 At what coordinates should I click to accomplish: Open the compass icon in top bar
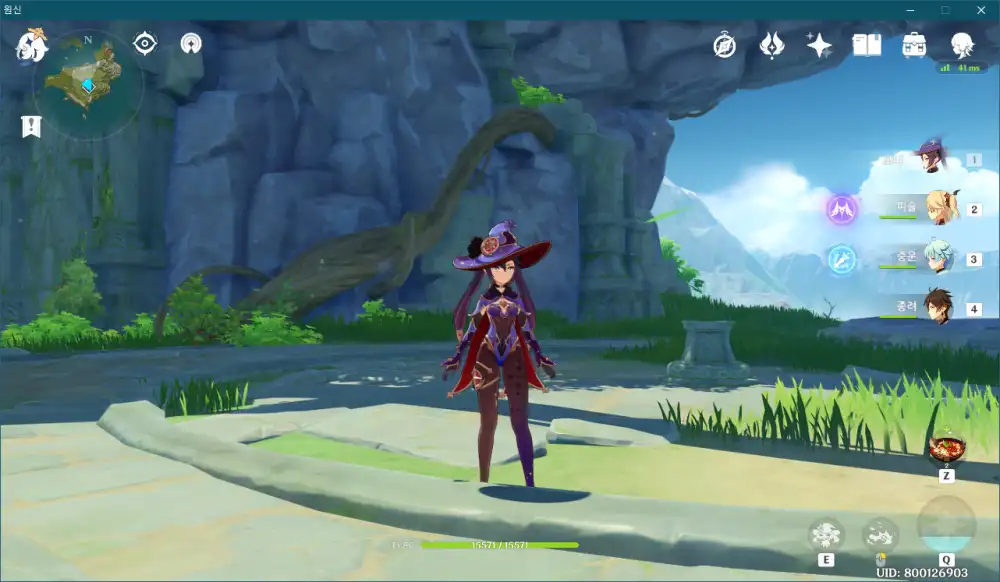(724, 45)
